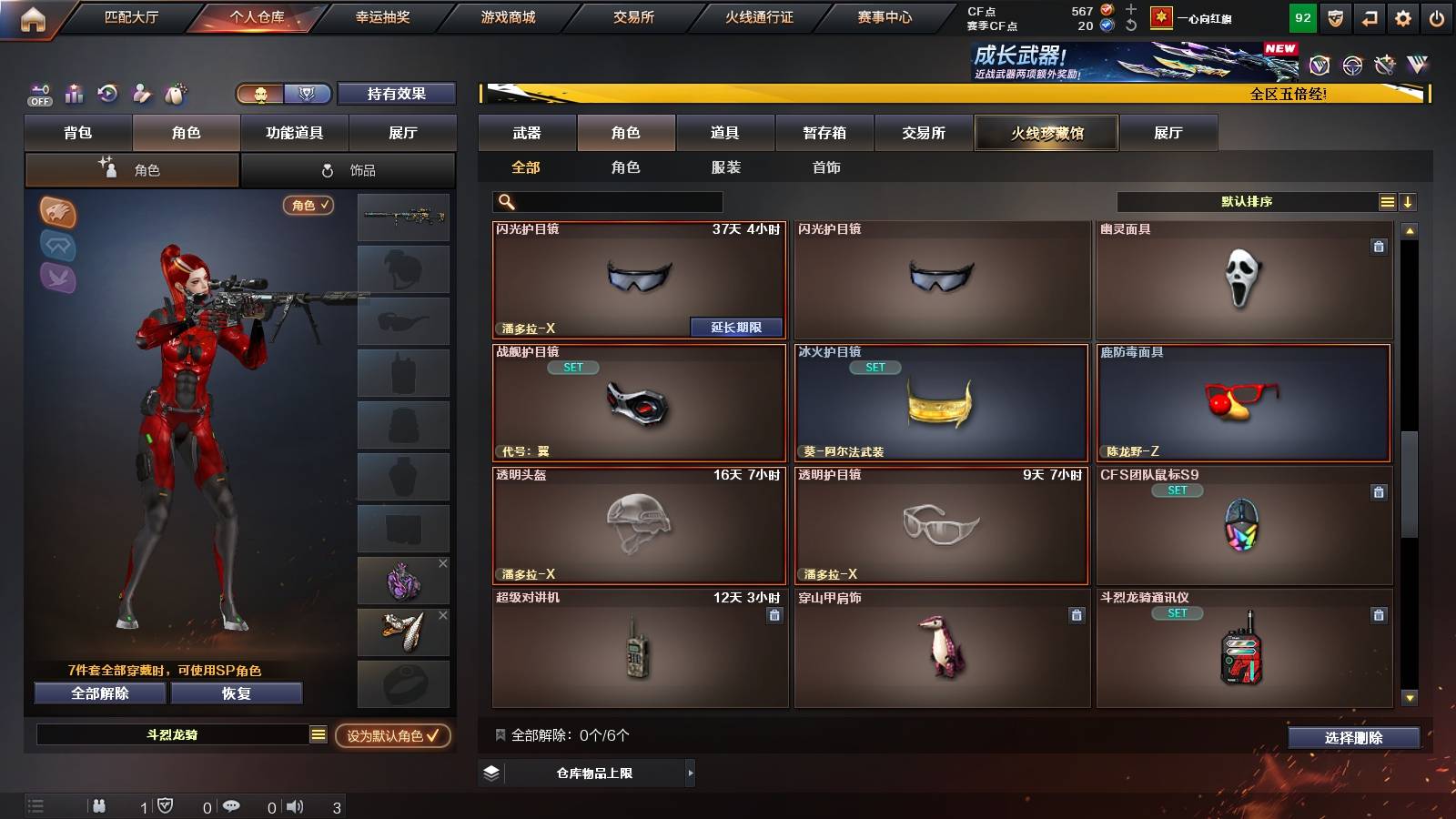Click the pet egg icon in left toolbar
The image size is (1456, 819).
click(x=175, y=94)
